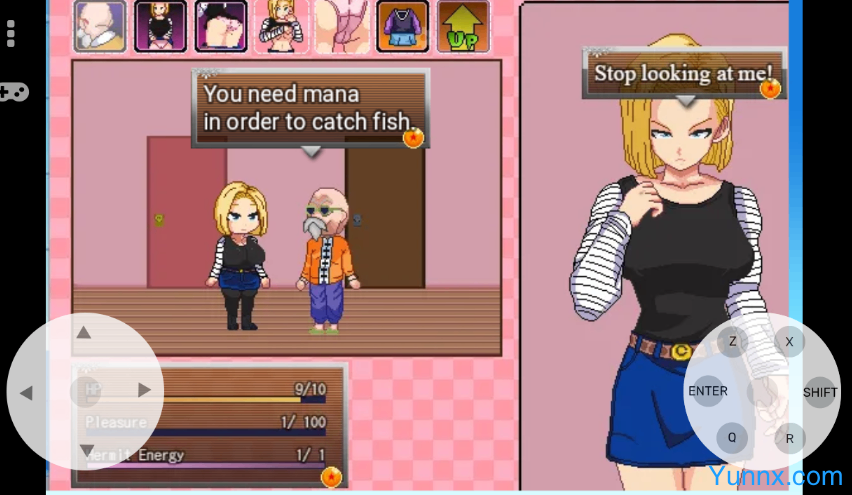
Task: Tap the virtual R button
Action: coord(789,438)
